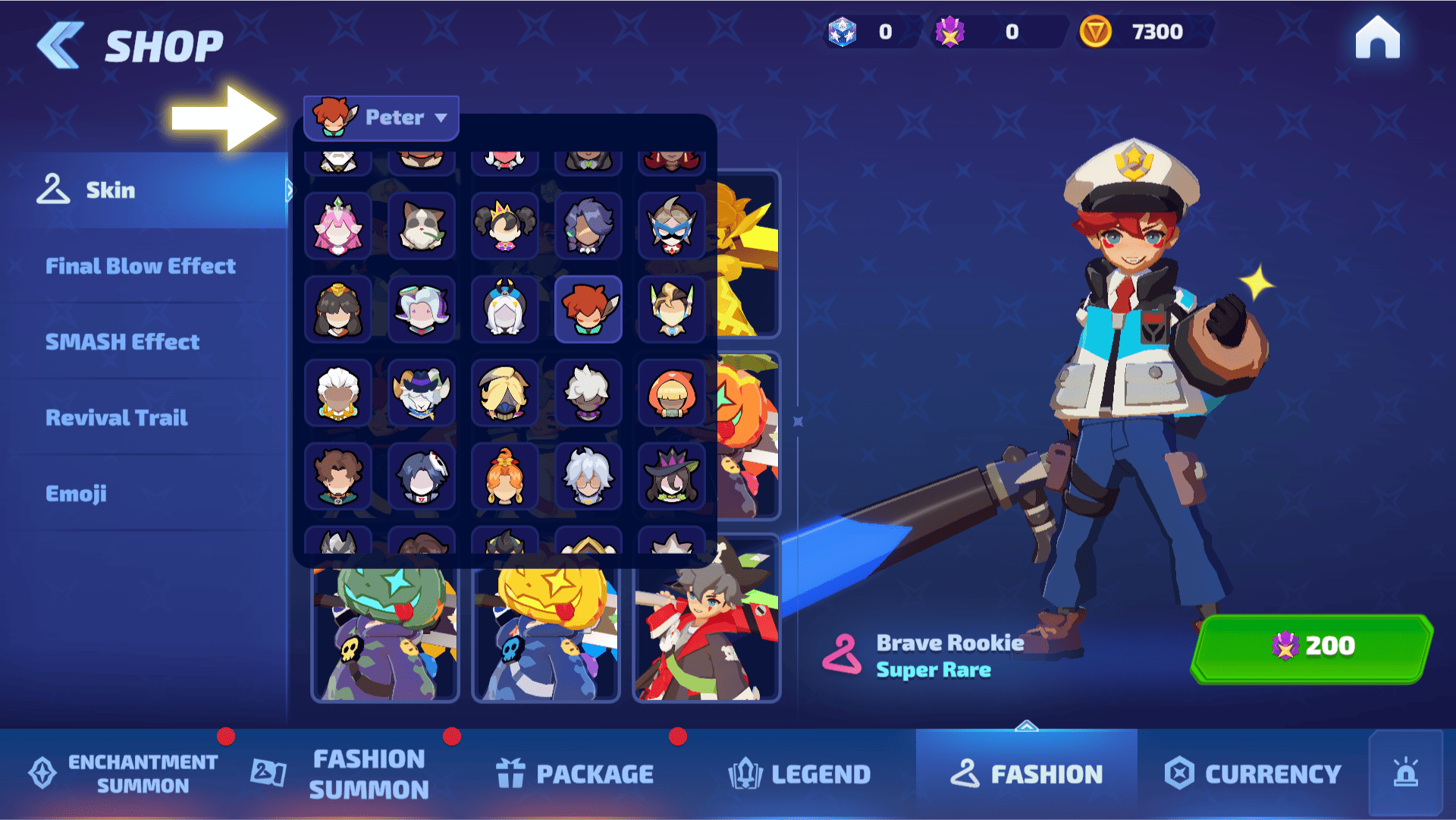Switch to SMASH Effect category

click(123, 342)
